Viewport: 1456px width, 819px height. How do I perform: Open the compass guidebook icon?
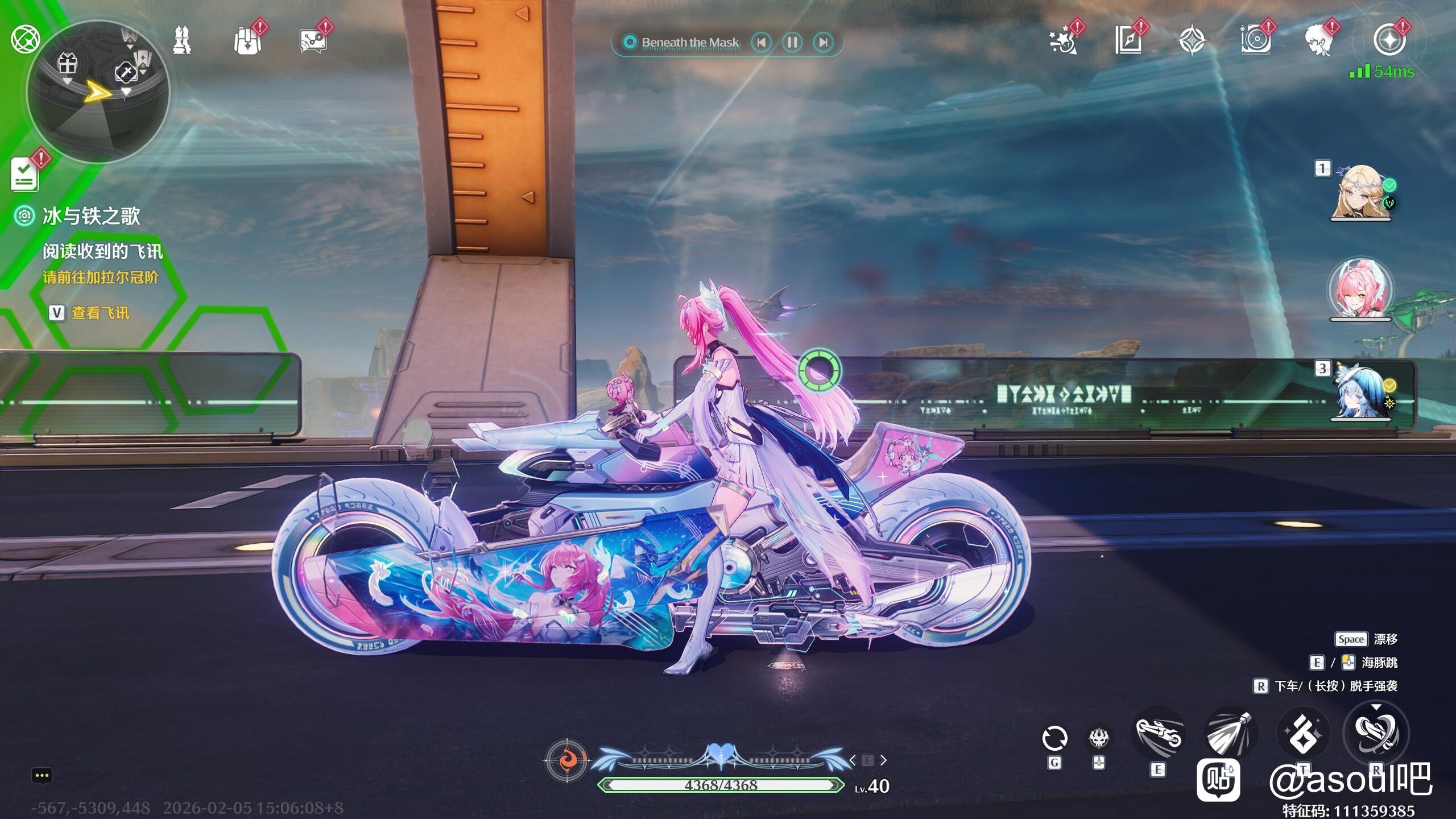(1128, 41)
